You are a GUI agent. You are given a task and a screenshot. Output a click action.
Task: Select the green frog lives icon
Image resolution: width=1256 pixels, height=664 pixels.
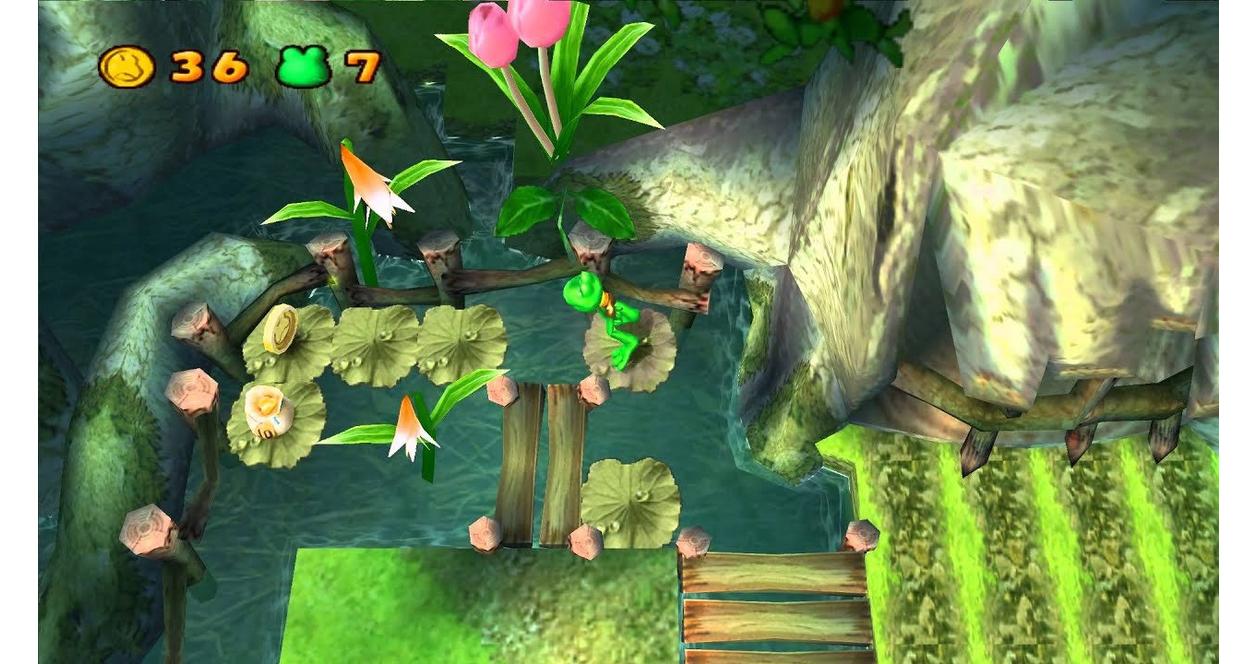pyautogui.click(x=303, y=67)
